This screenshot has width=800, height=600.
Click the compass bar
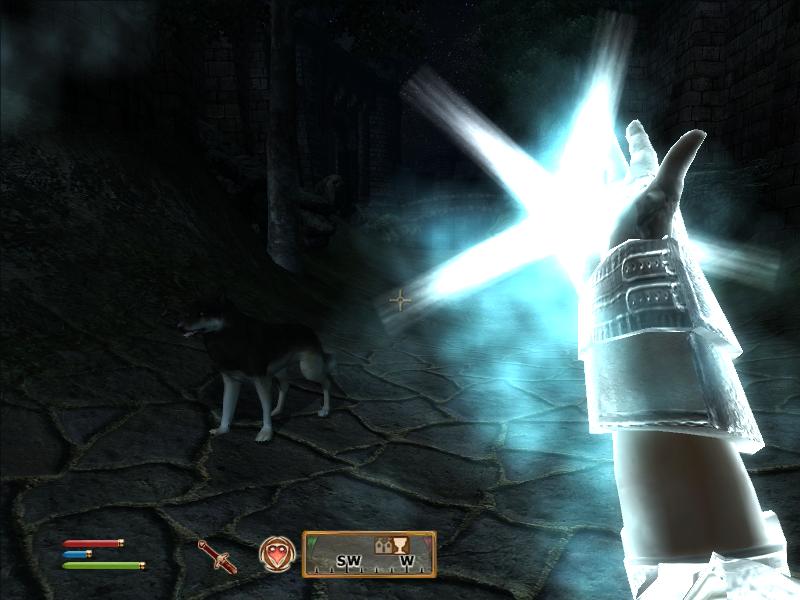tap(368, 553)
